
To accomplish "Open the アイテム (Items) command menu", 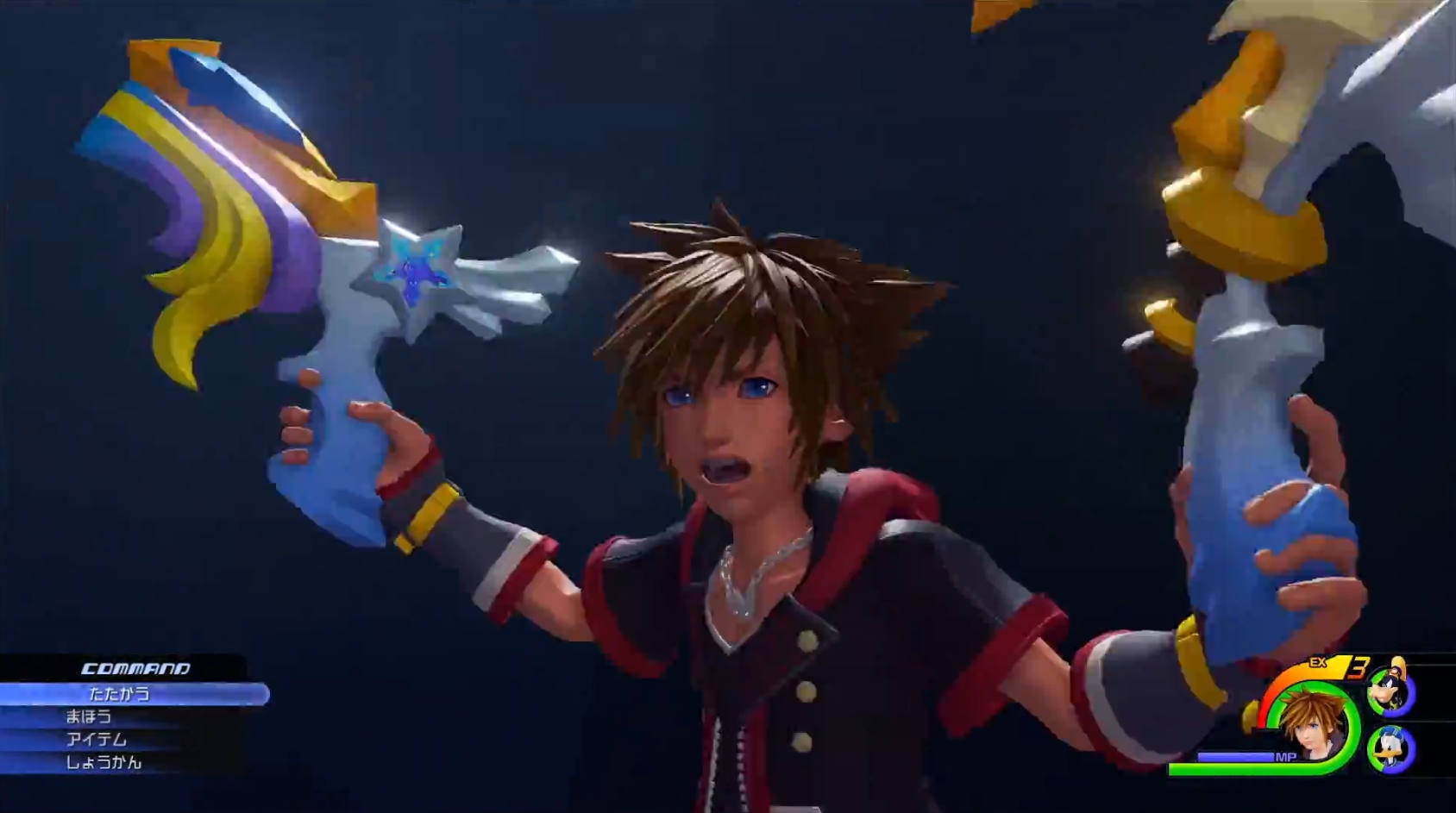I will click(97, 741).
